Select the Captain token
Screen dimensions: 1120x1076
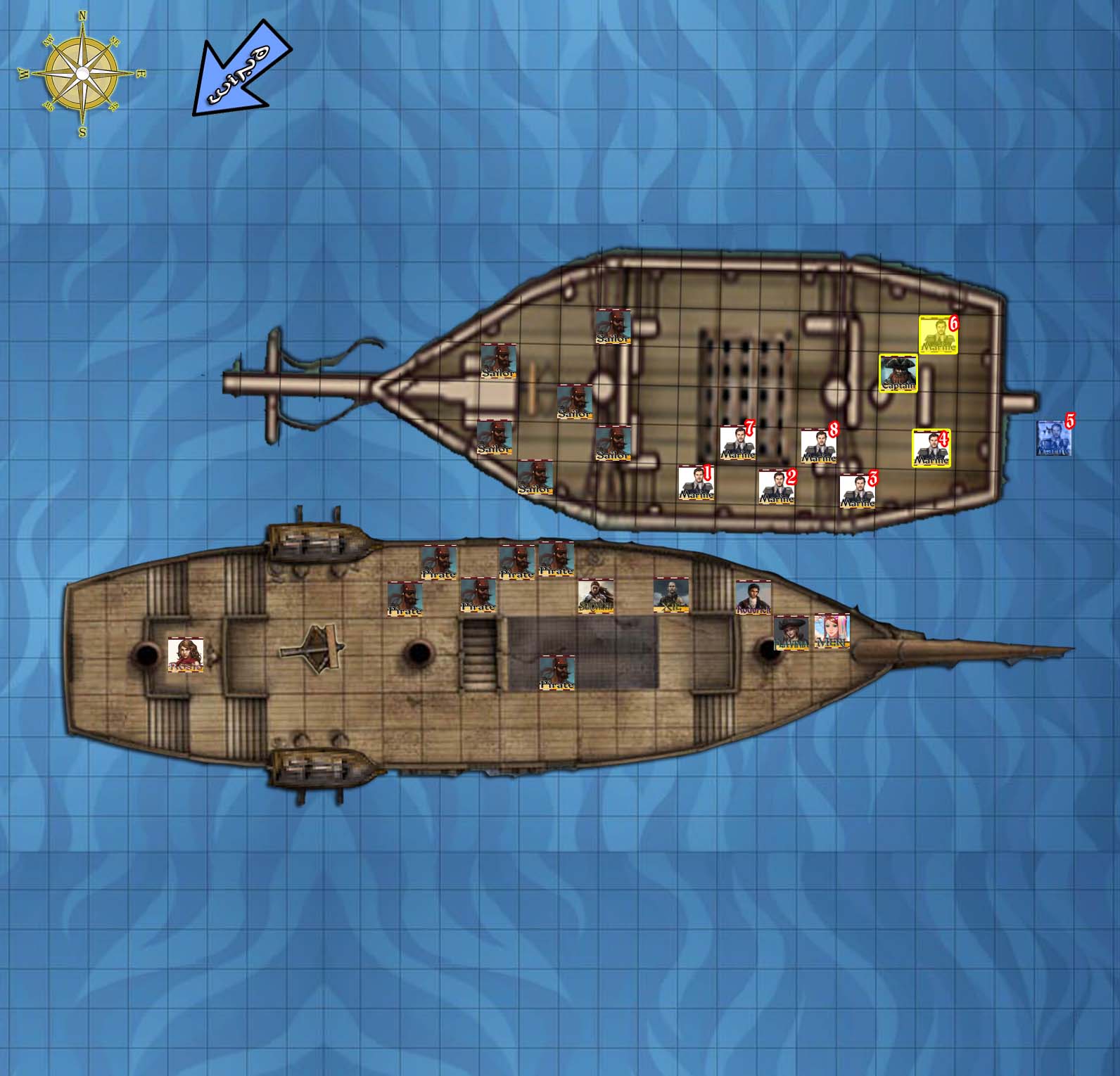click(898, 373)
